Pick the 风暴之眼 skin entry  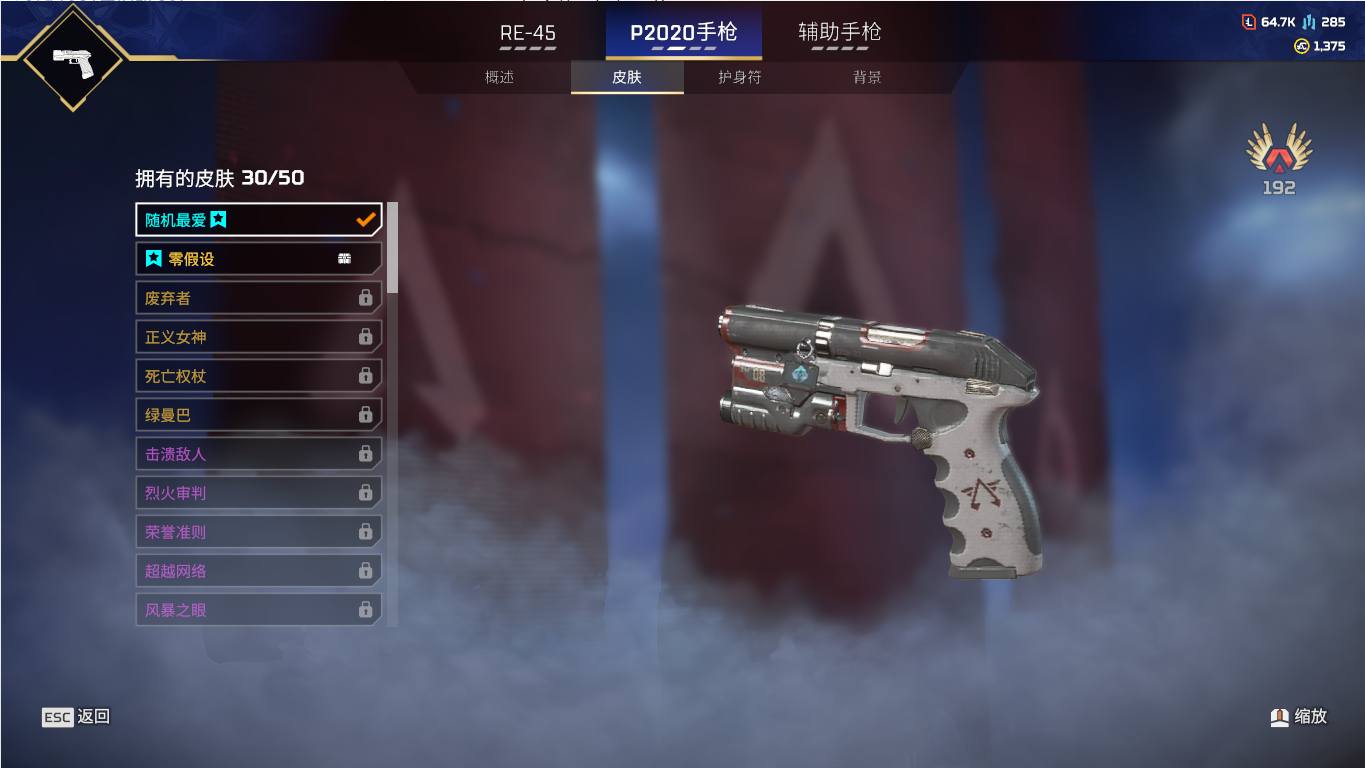[258, 609]
